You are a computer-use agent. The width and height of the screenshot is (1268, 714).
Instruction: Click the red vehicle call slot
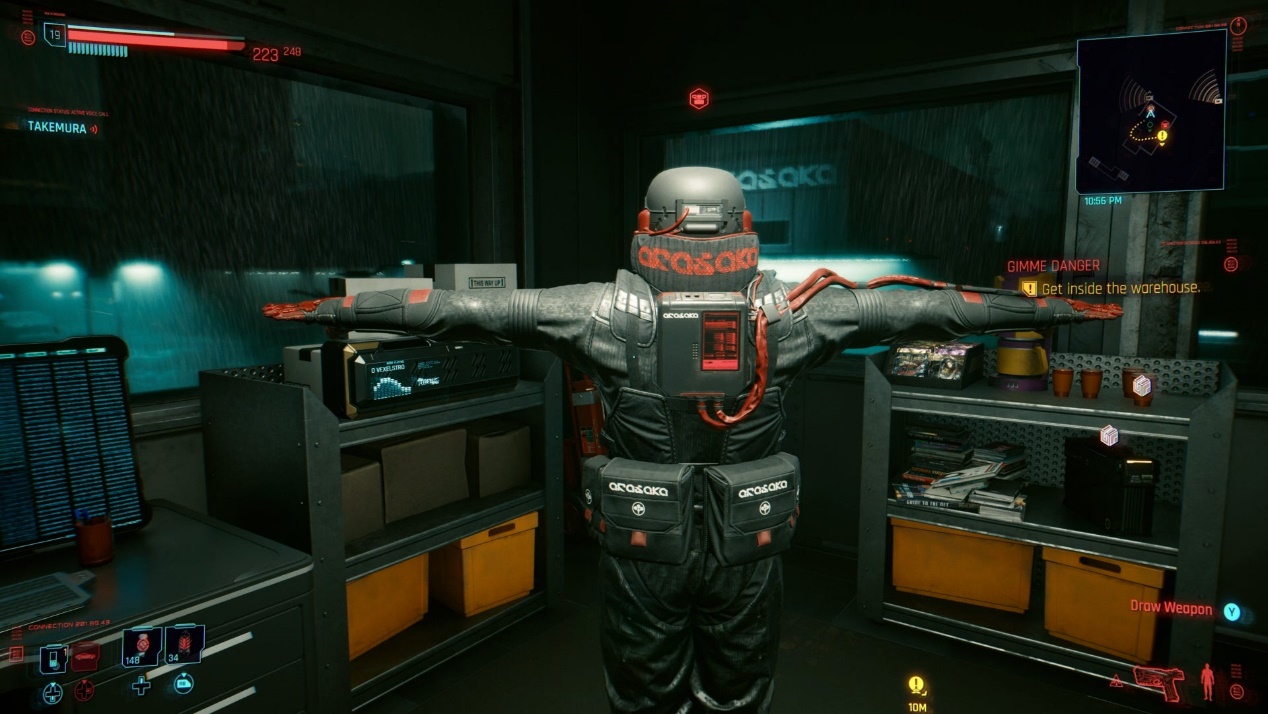pyautogui.click(x=85, y=657)
